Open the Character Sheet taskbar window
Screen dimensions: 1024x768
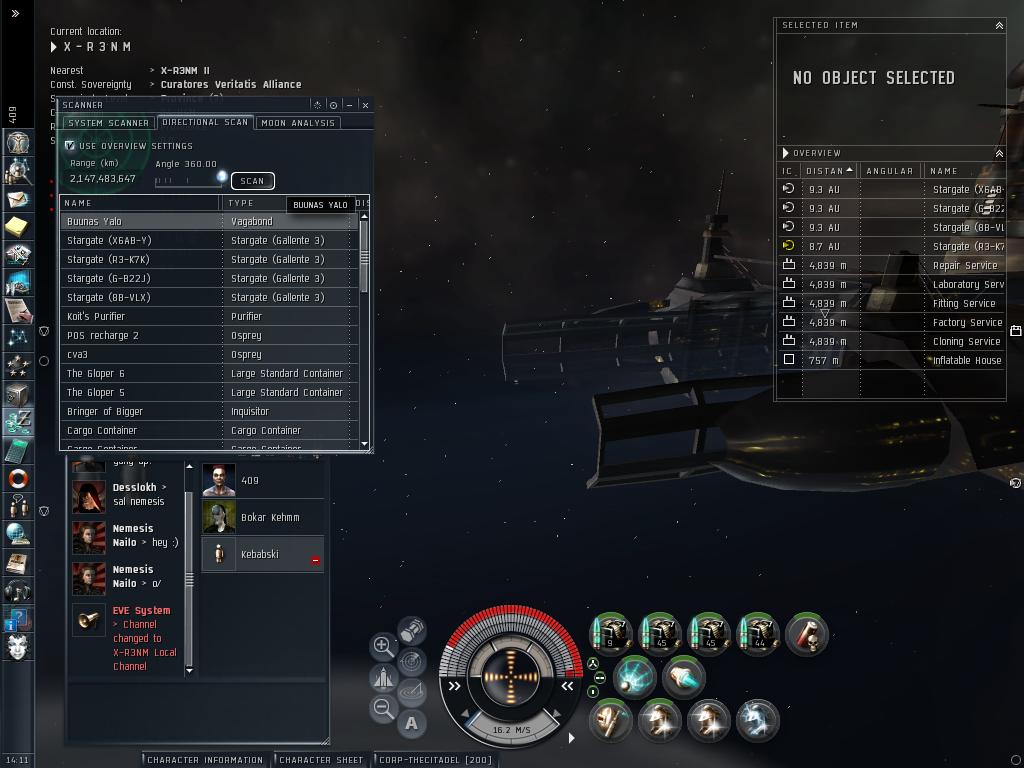pyautogui.click(x=321, y=760)
